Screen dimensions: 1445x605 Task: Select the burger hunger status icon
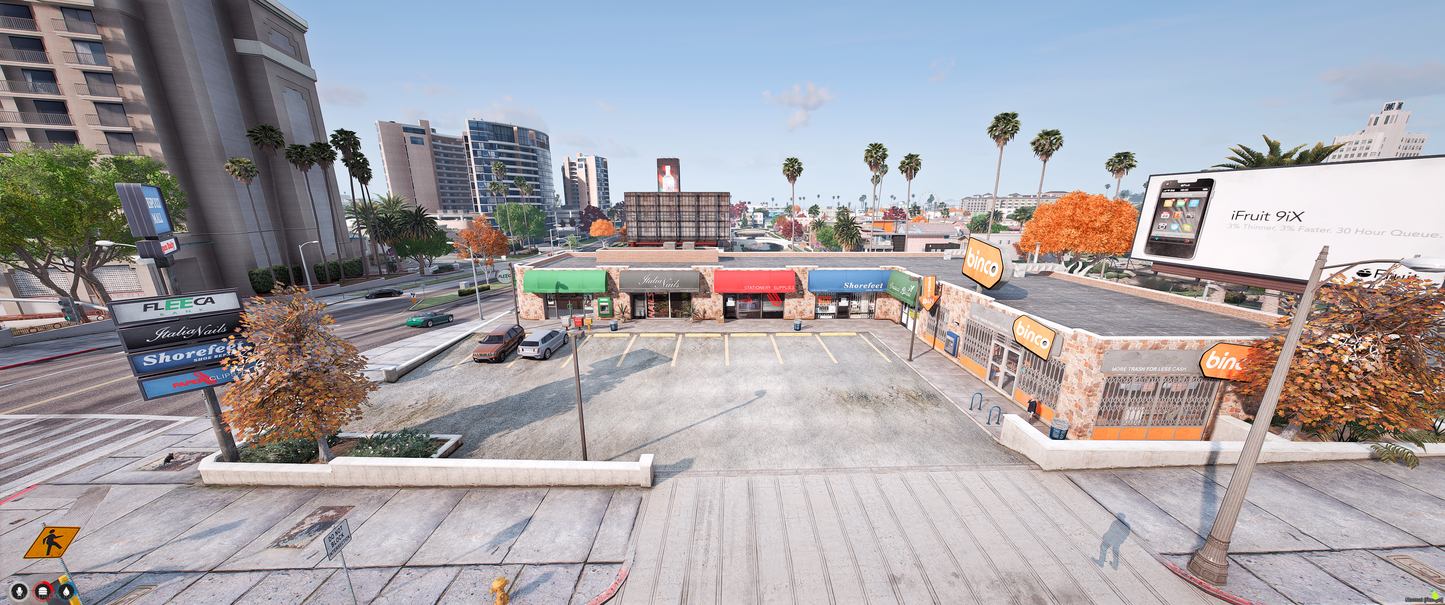coord(43,591)
